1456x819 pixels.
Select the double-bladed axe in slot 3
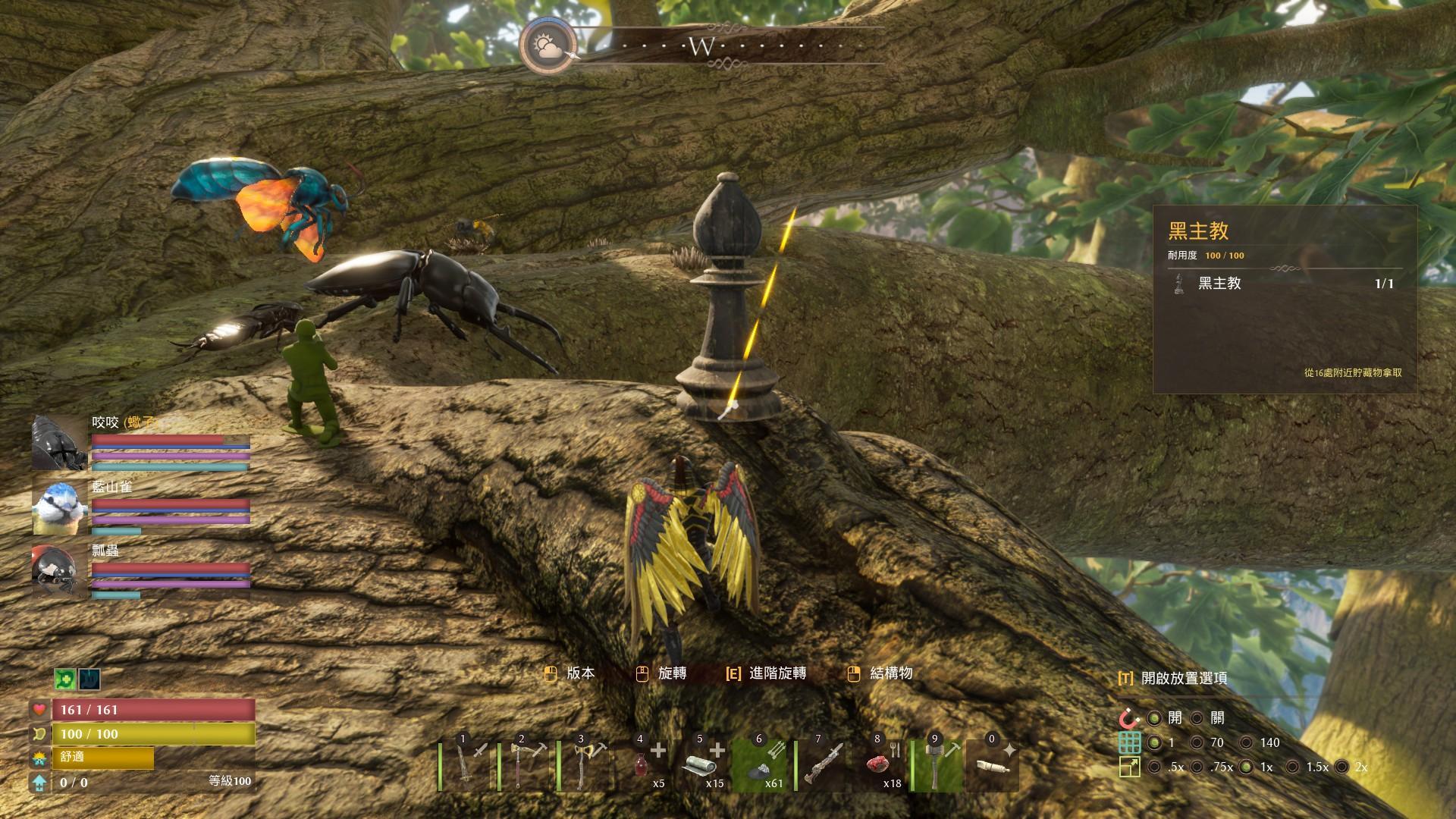click(x=585, y=764)
